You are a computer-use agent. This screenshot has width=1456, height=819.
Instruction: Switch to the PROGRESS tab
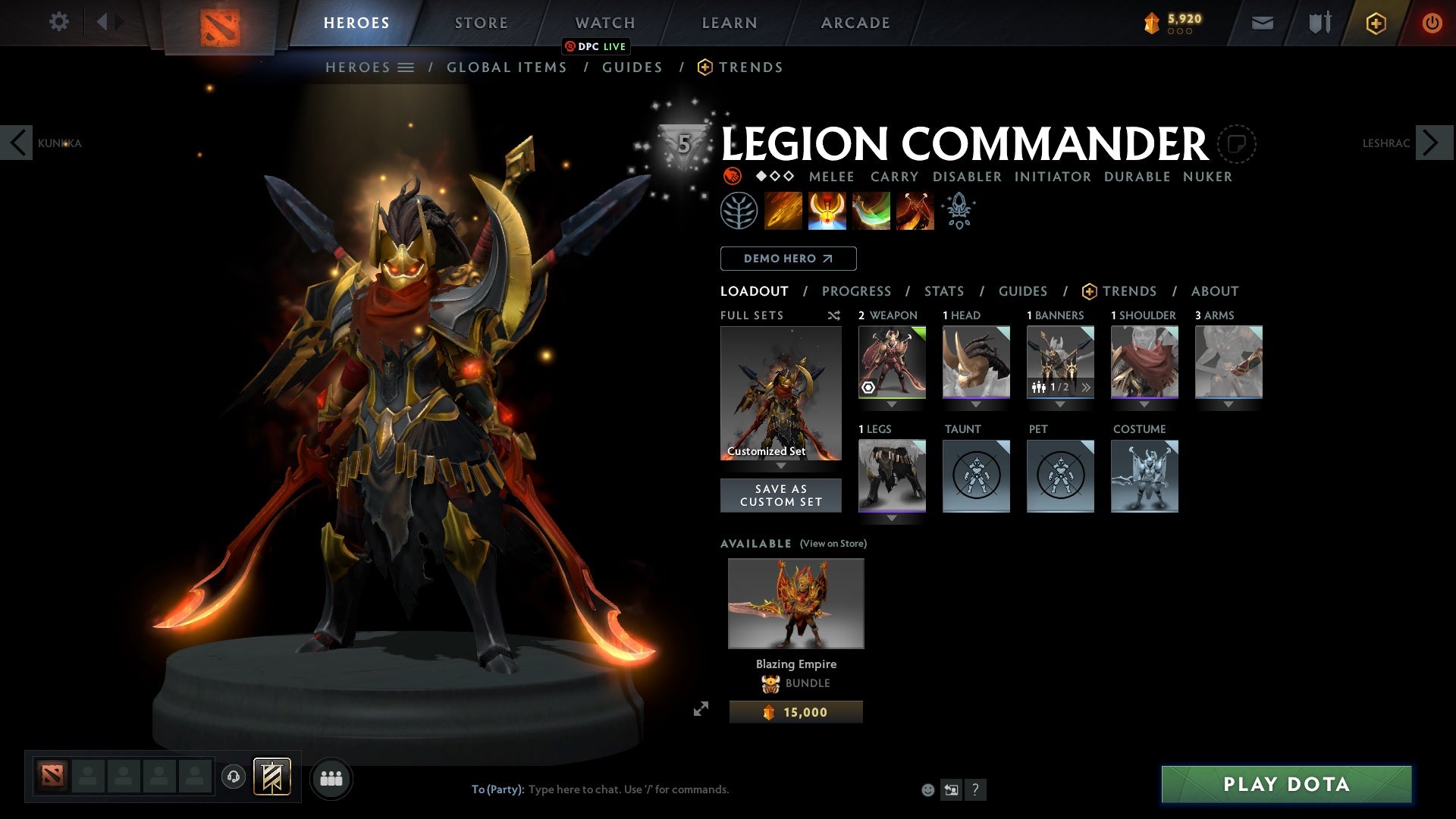click(857, 291)
